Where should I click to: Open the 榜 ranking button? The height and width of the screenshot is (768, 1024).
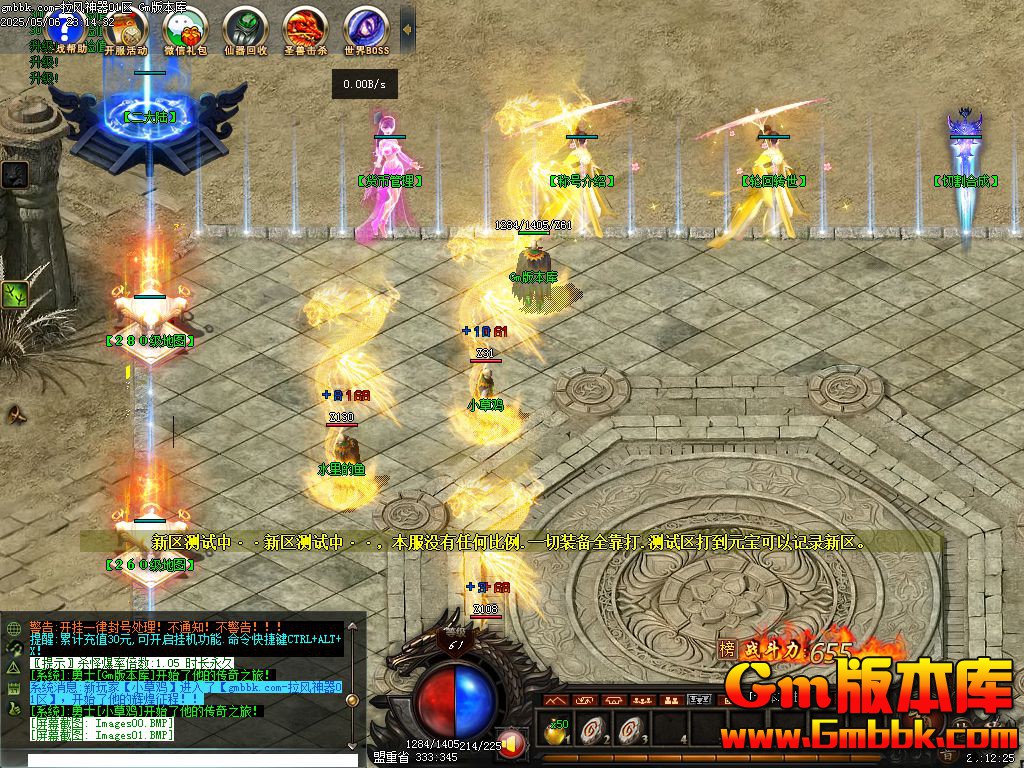click(x=726, y=649)
